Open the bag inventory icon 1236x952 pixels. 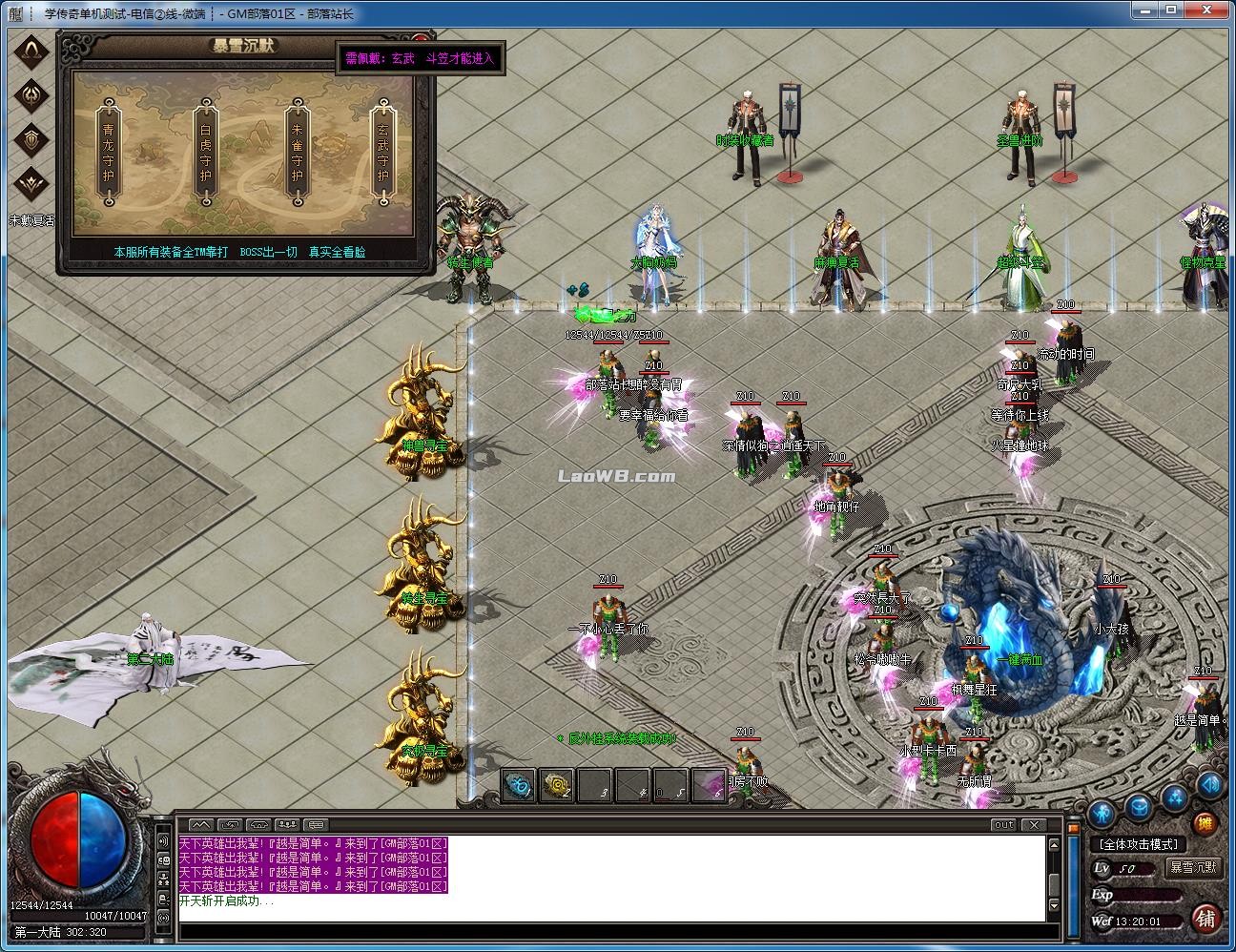pyautogui.click(x=1139, y=808)
